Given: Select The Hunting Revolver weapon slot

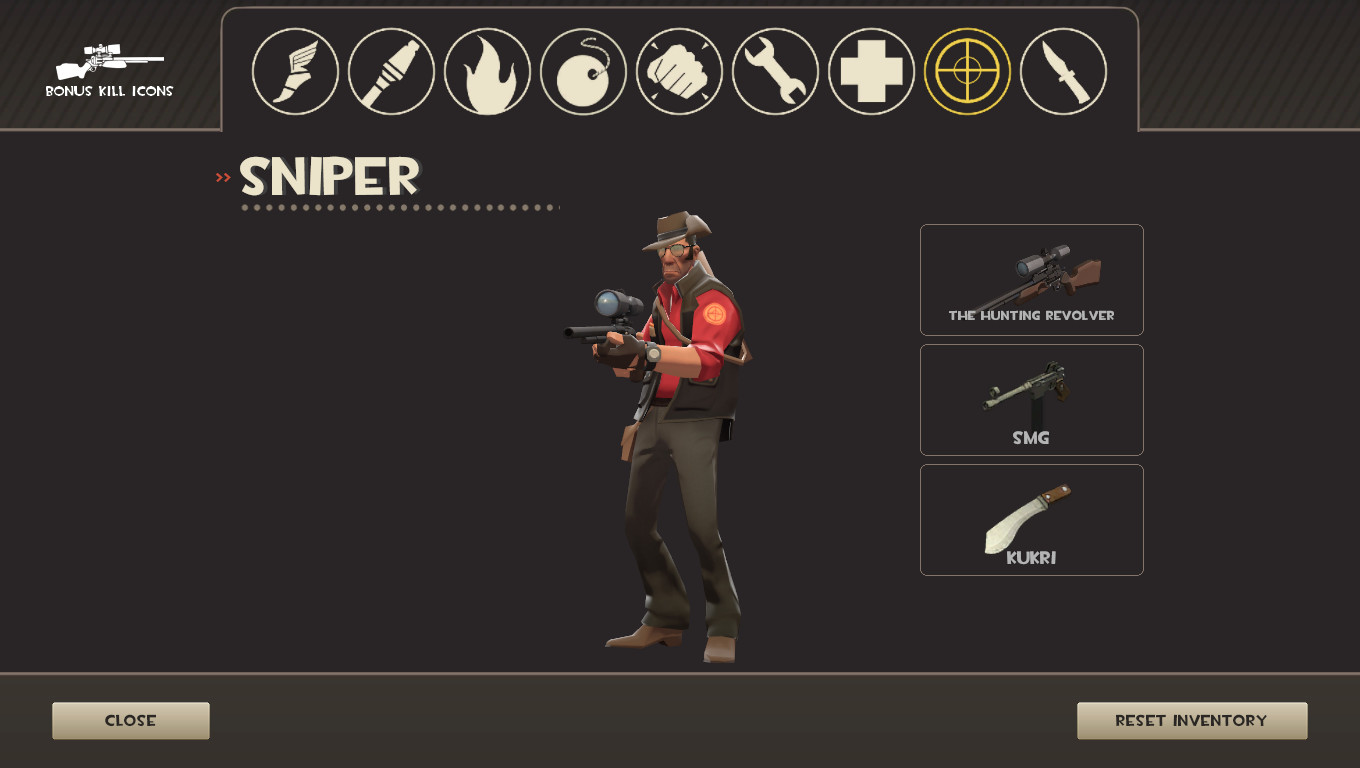Looking at the screenshot, I should tap(1031, 280).
